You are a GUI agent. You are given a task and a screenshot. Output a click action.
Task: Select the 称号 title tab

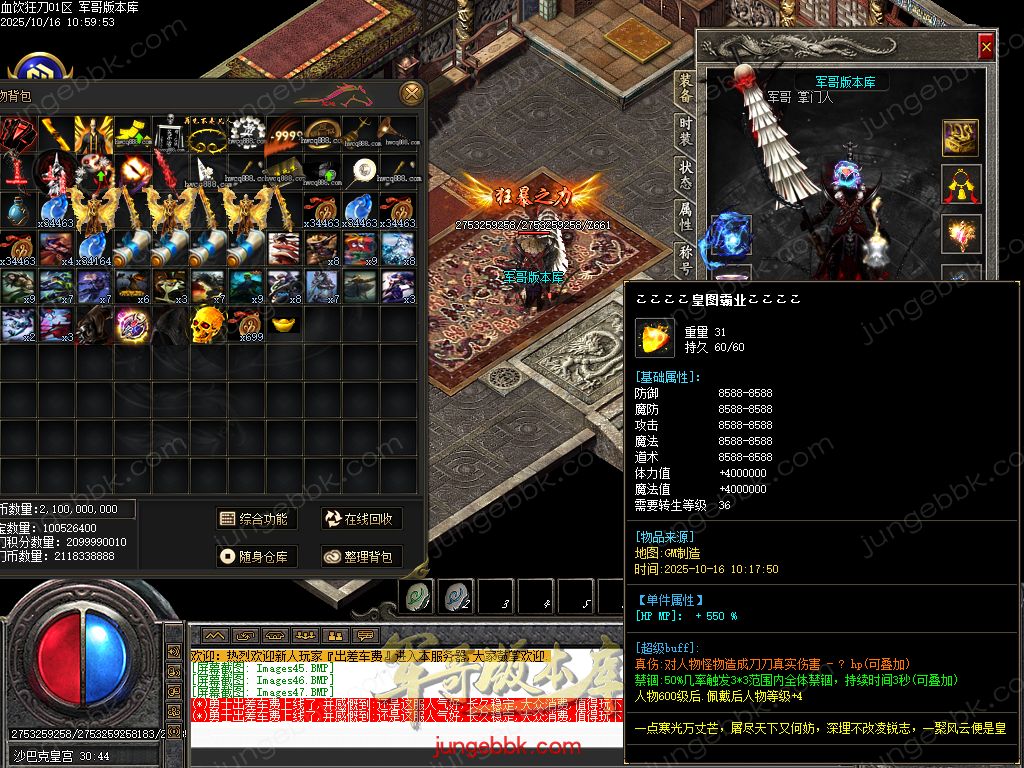point(685,255)
